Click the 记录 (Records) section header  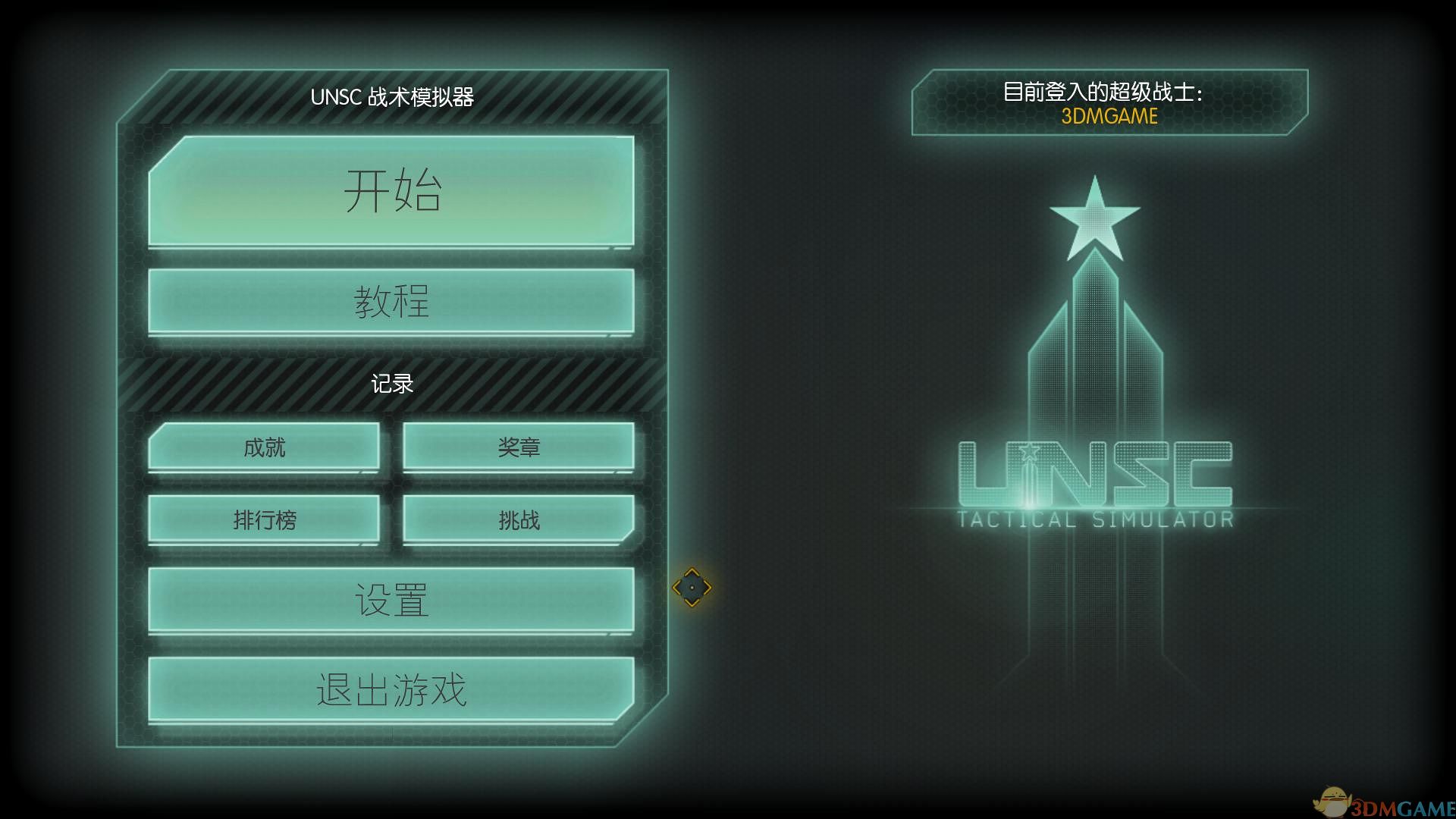click(x=392, y=383)
